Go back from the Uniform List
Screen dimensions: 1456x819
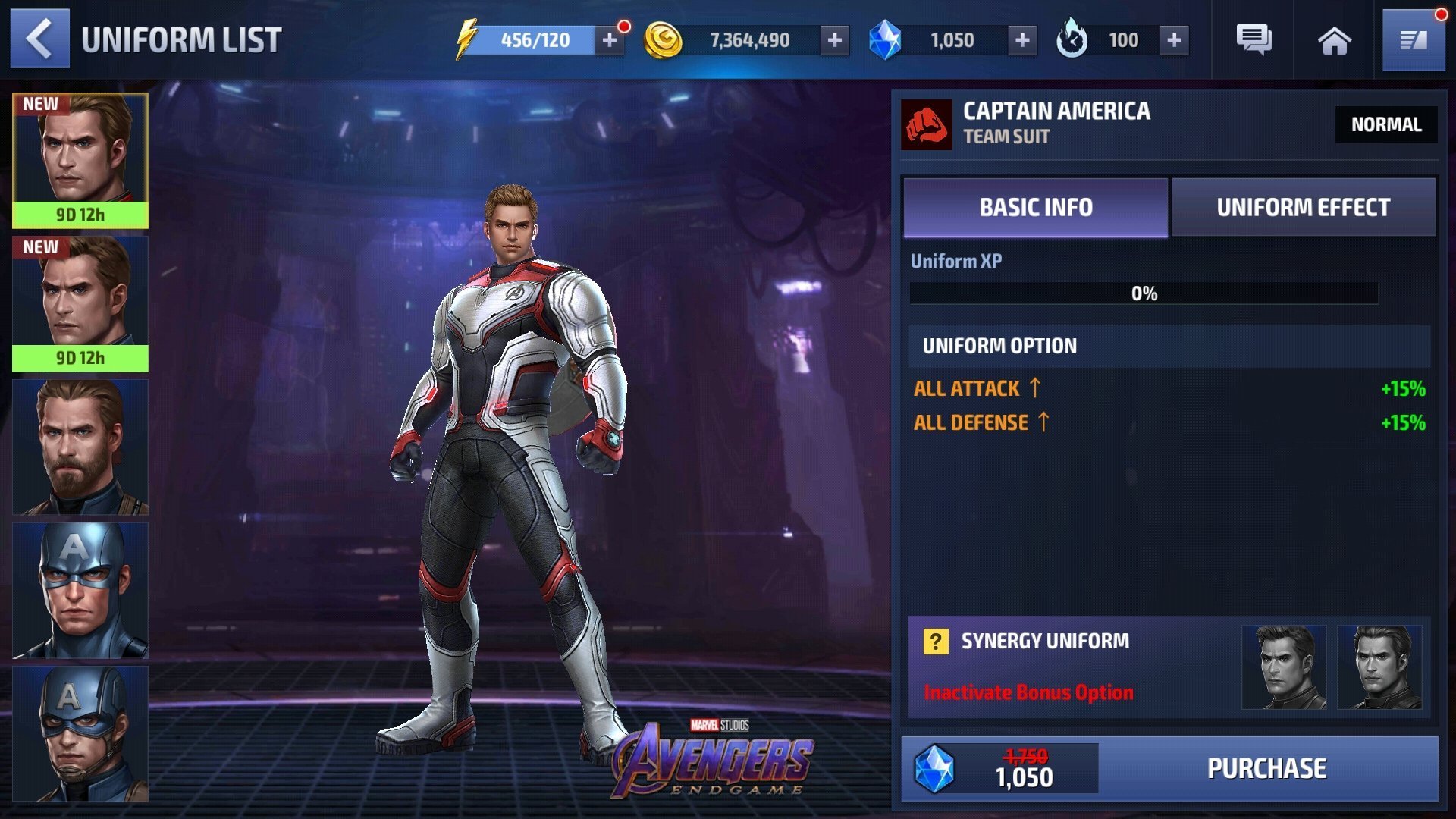click(39, 39)
